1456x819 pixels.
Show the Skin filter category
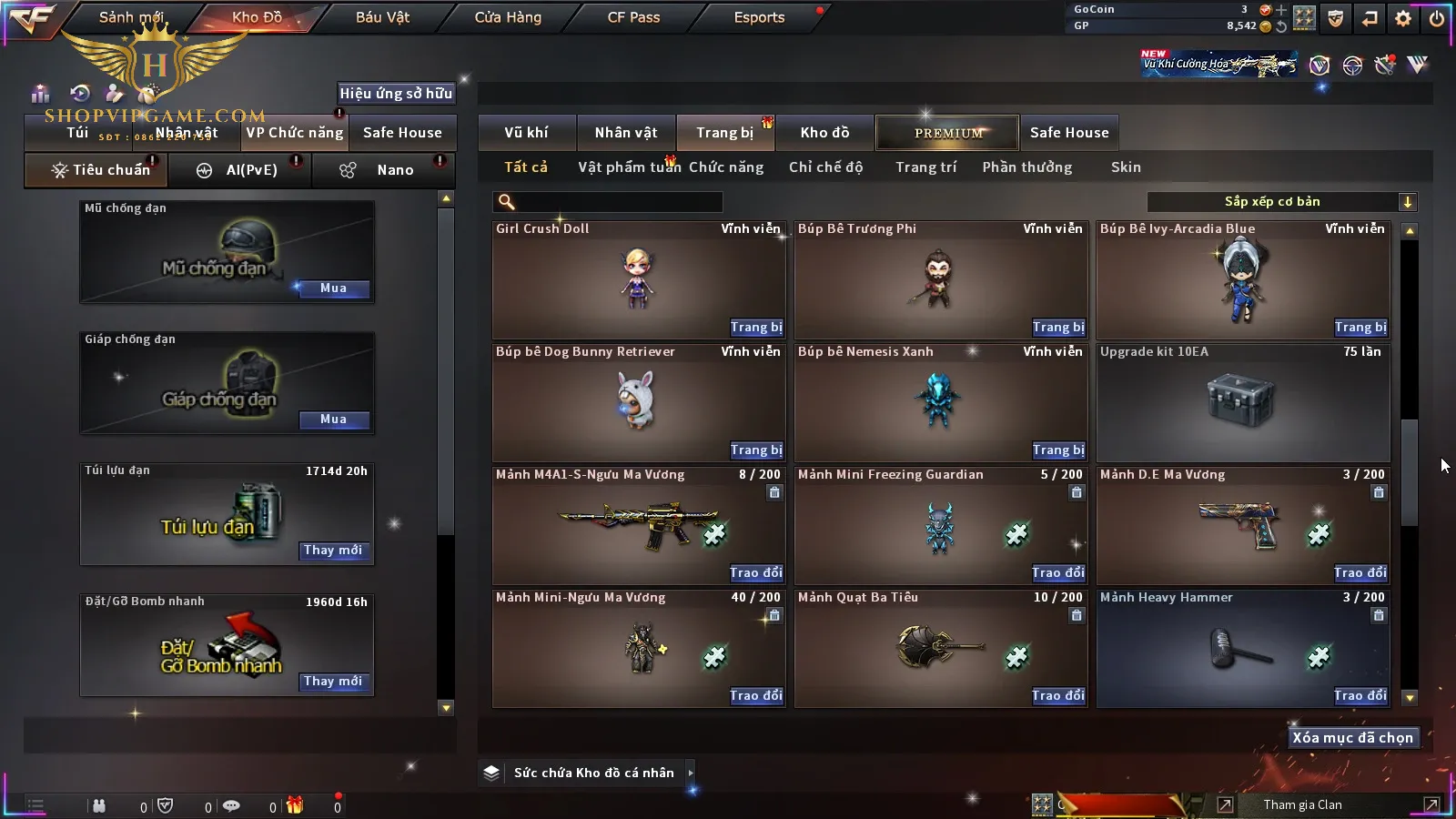tap(1126, 167)
